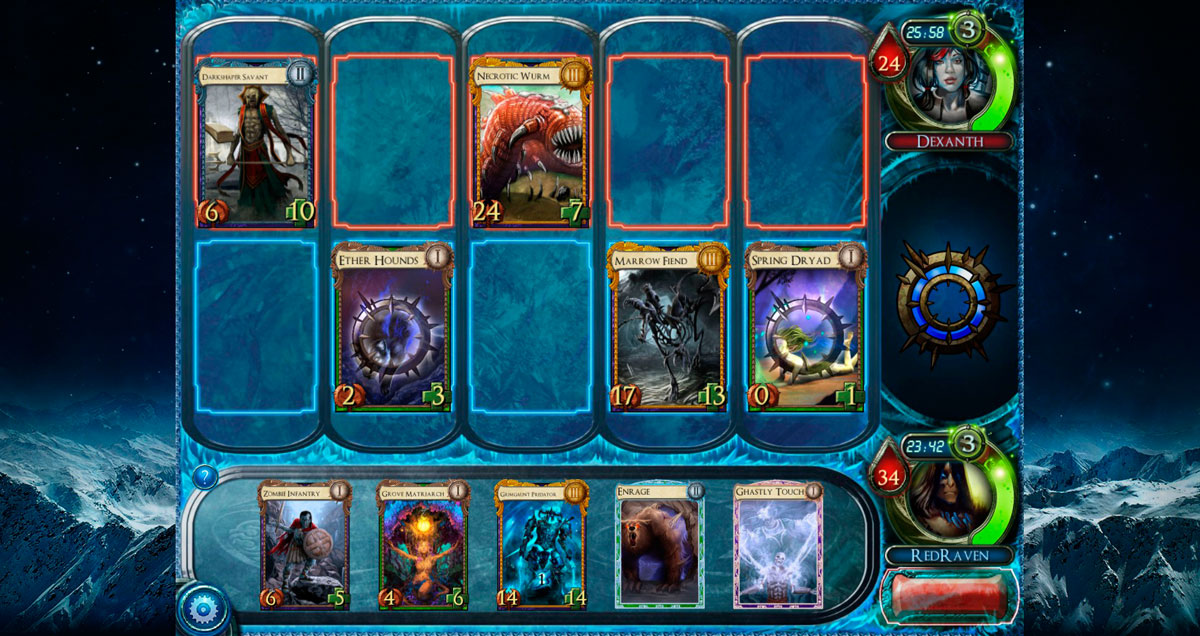This screenshot has height=636, width=1200.
Task: Select the Ether Hounds creature on board
Action: (x=393, y=327)
